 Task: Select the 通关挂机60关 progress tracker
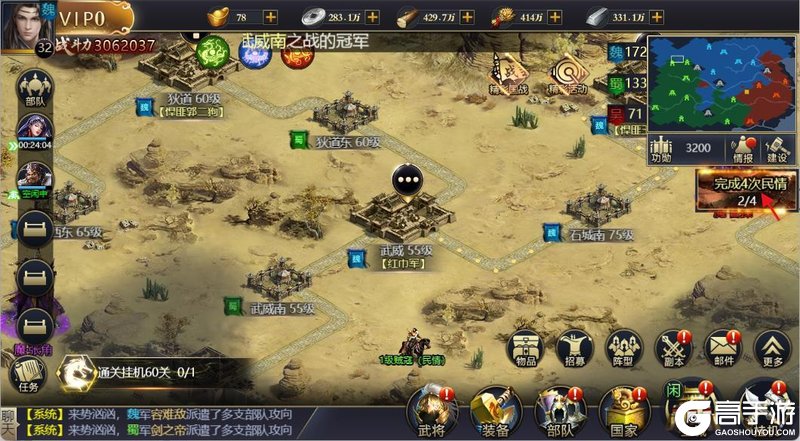tap(140, 372)
